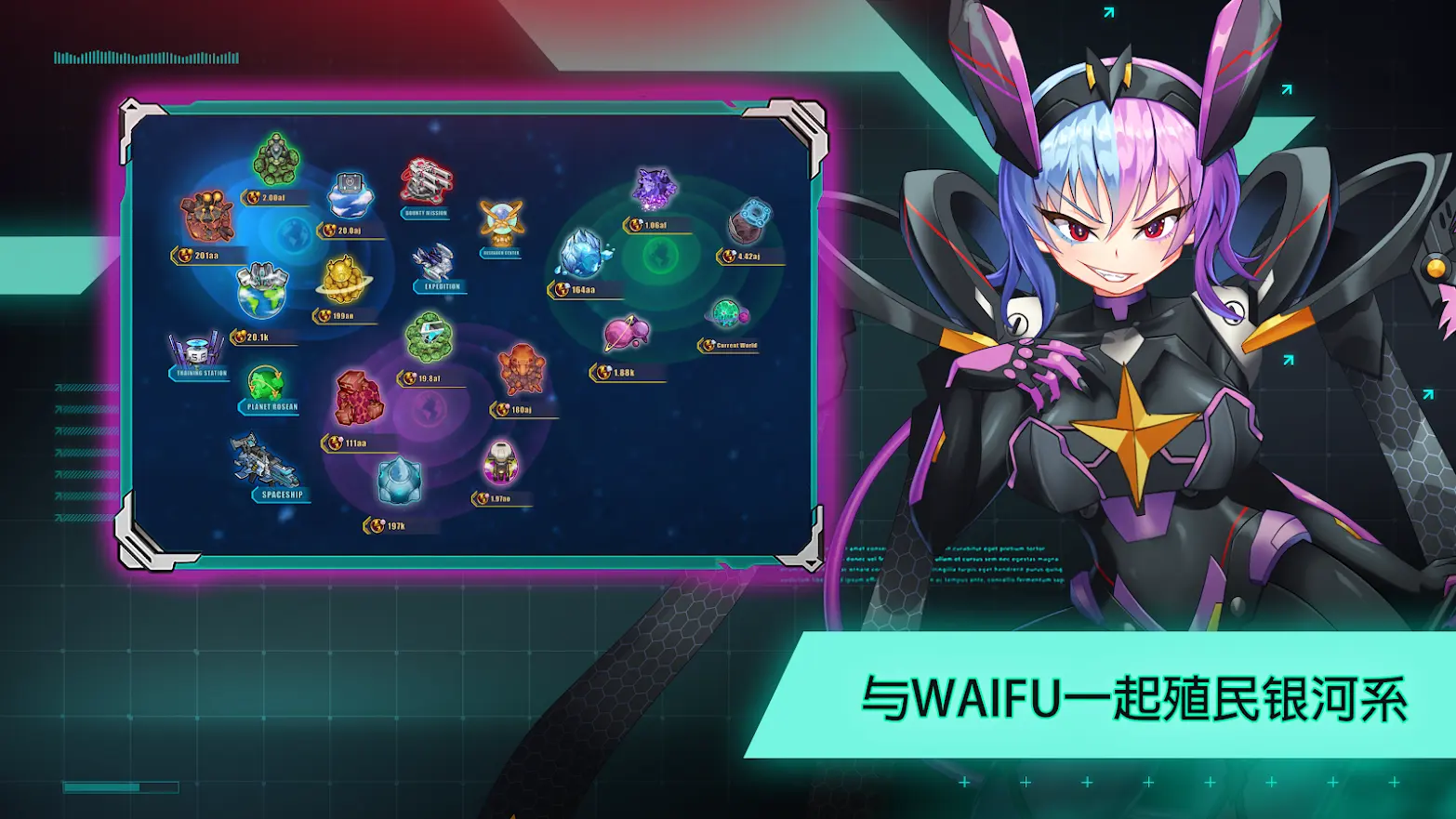Pick the egg-shaped robot planet

click(x=500, y=463)
